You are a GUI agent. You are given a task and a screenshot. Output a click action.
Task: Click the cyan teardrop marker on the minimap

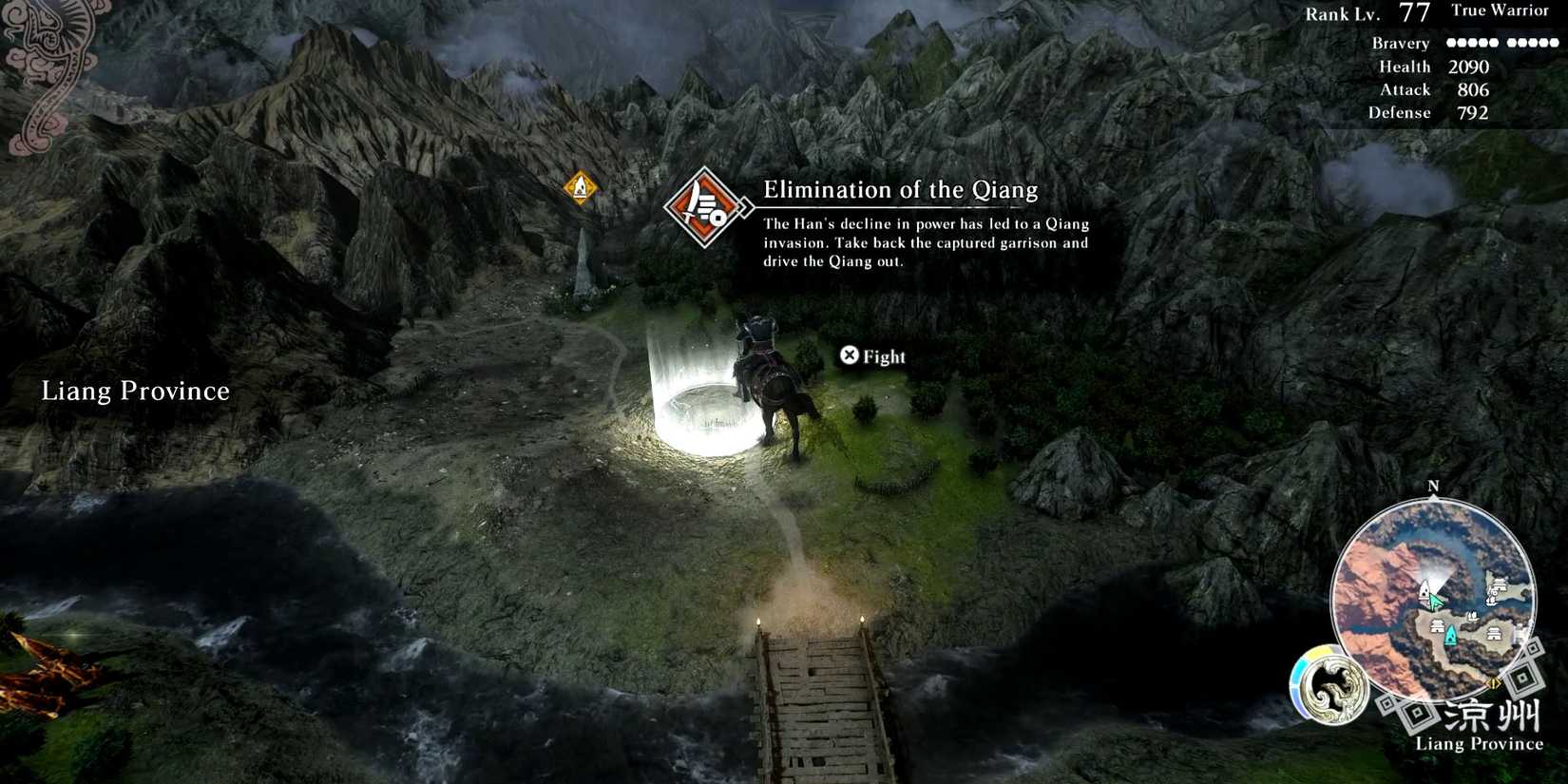pos(1451,634)
